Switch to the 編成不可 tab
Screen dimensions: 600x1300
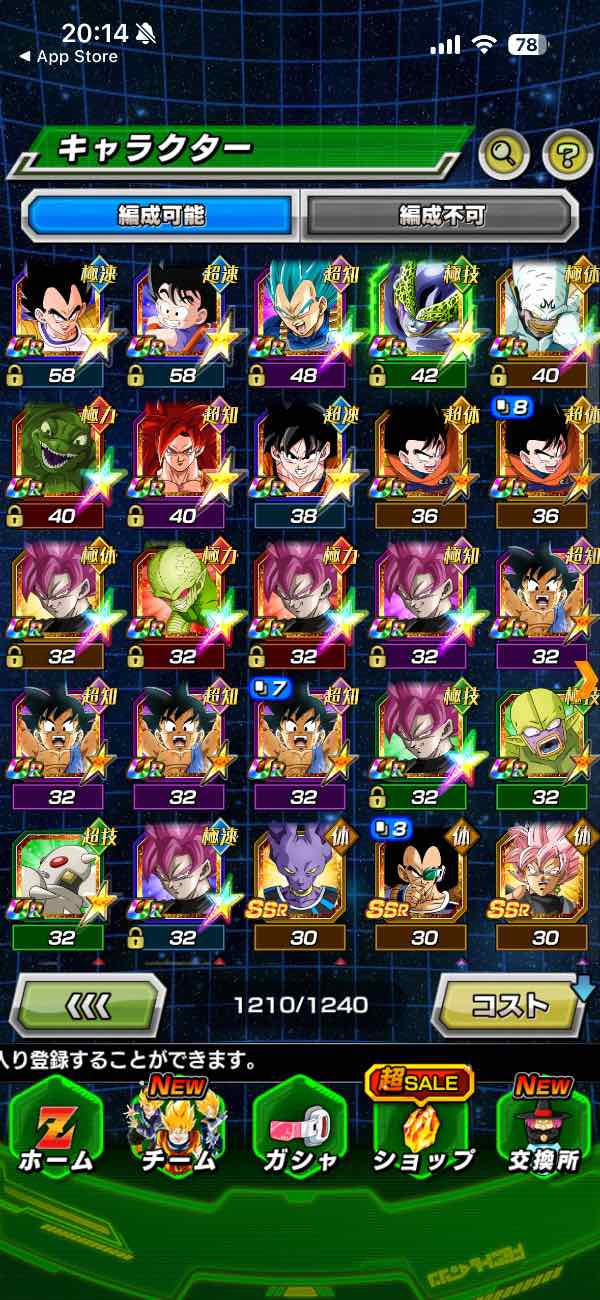pos(441,214)
